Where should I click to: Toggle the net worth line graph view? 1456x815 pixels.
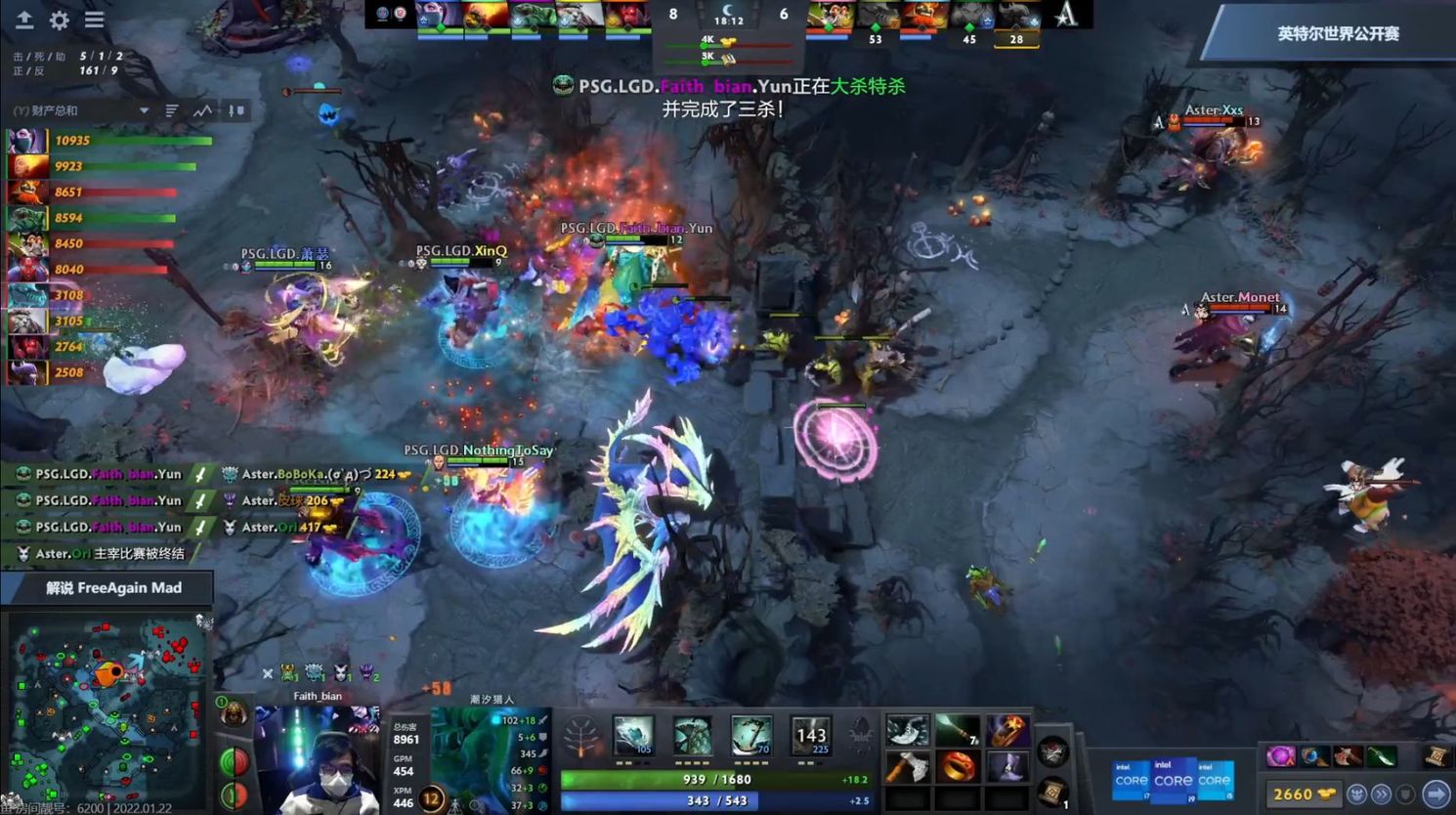pos(201,110)
